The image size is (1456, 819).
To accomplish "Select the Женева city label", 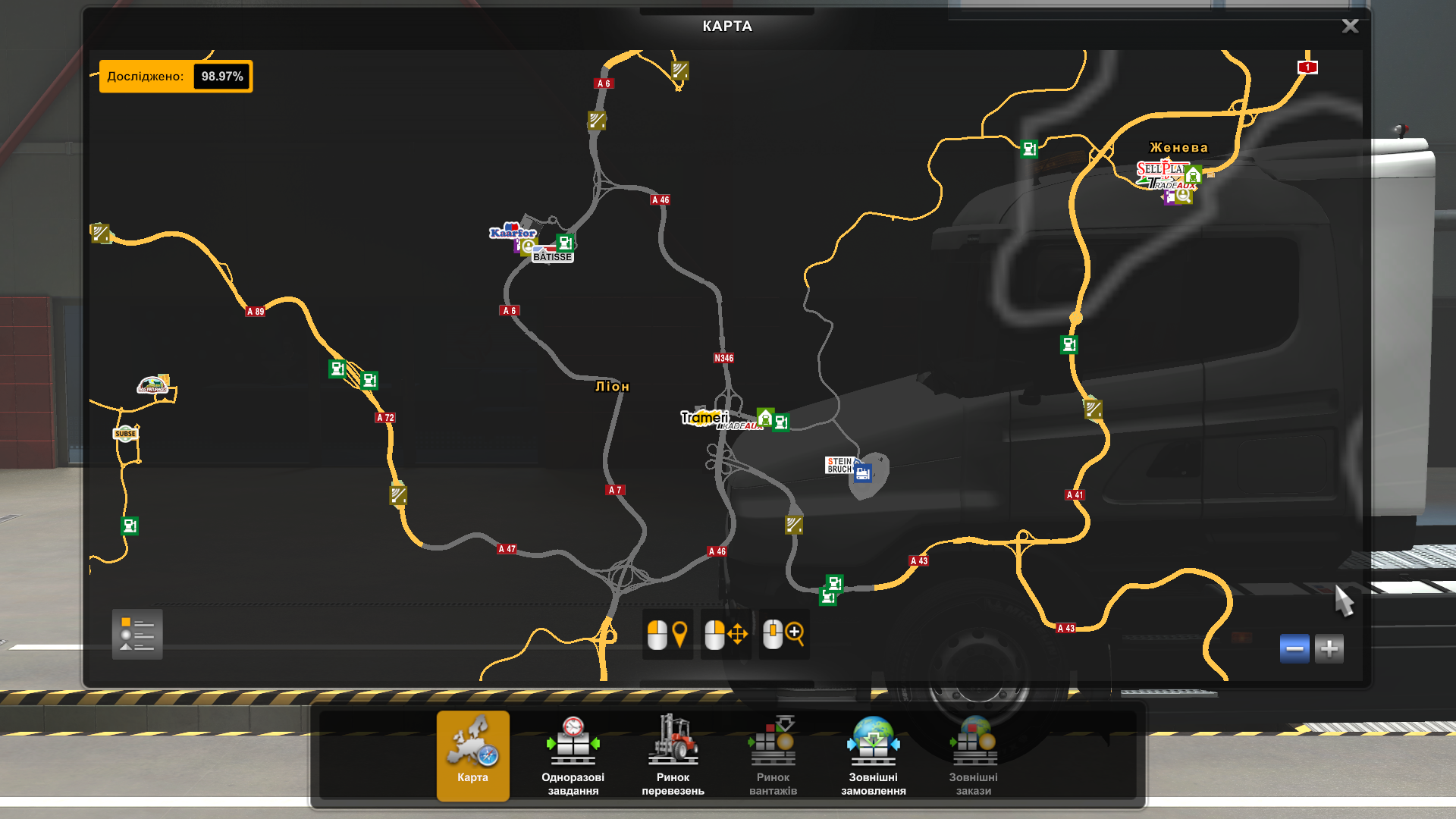I will coord(1178,148).
